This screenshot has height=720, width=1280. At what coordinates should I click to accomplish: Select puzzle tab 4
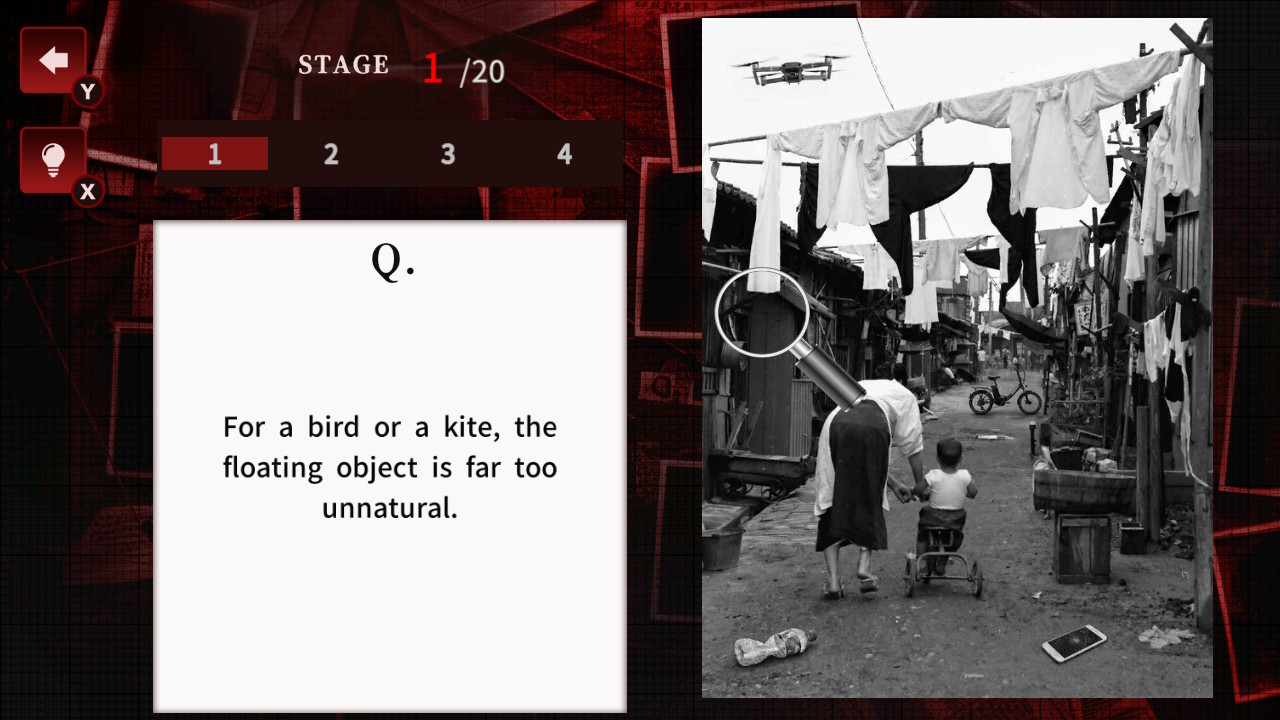[564, 154]
